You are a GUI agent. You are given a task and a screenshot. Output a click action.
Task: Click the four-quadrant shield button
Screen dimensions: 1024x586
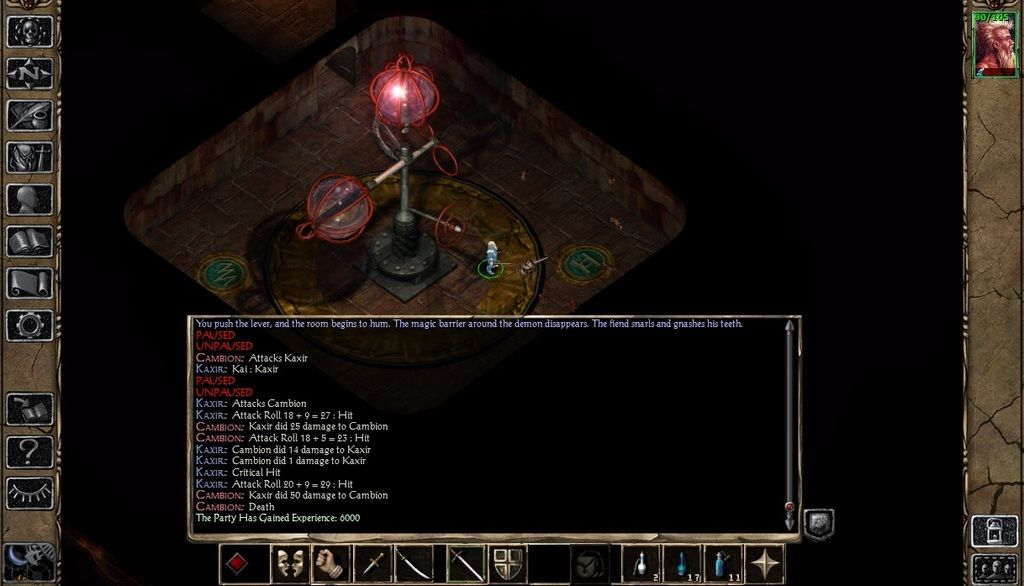click(x=507, y=564)
